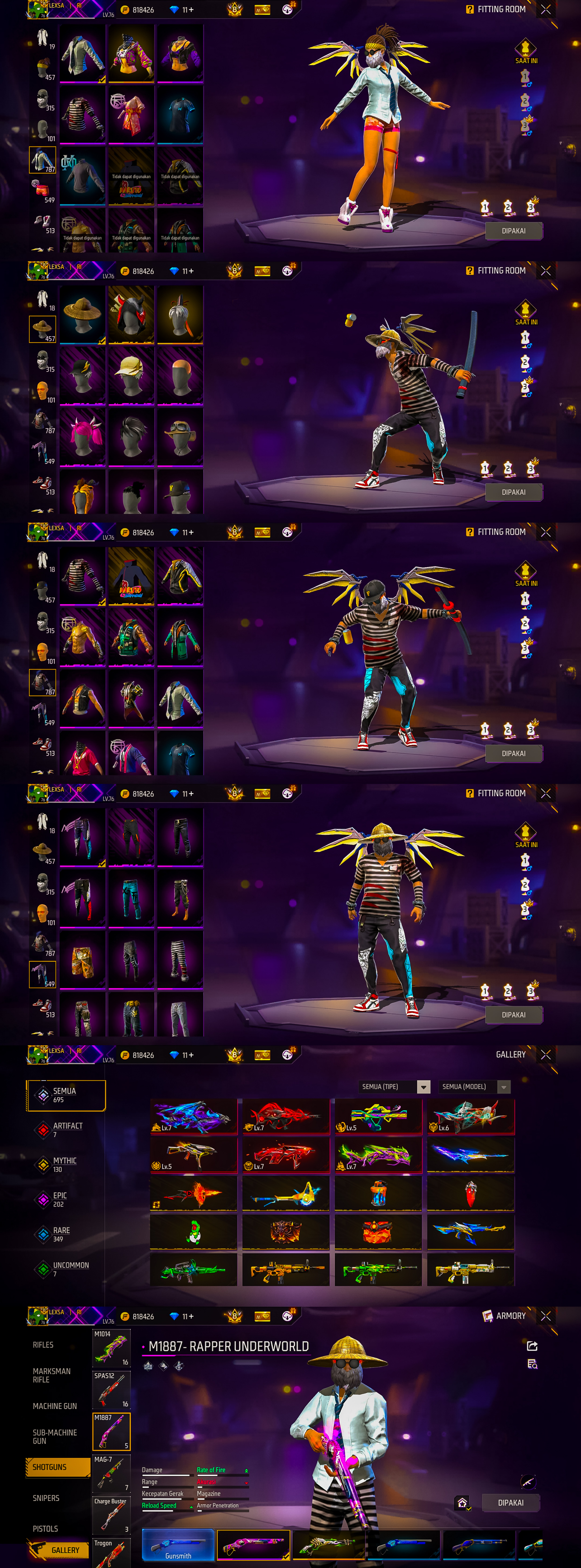This screenshot has width=581, height=1568.
Task: Select the M1014 shotgun in the list
Action: tap(111, 1348)
